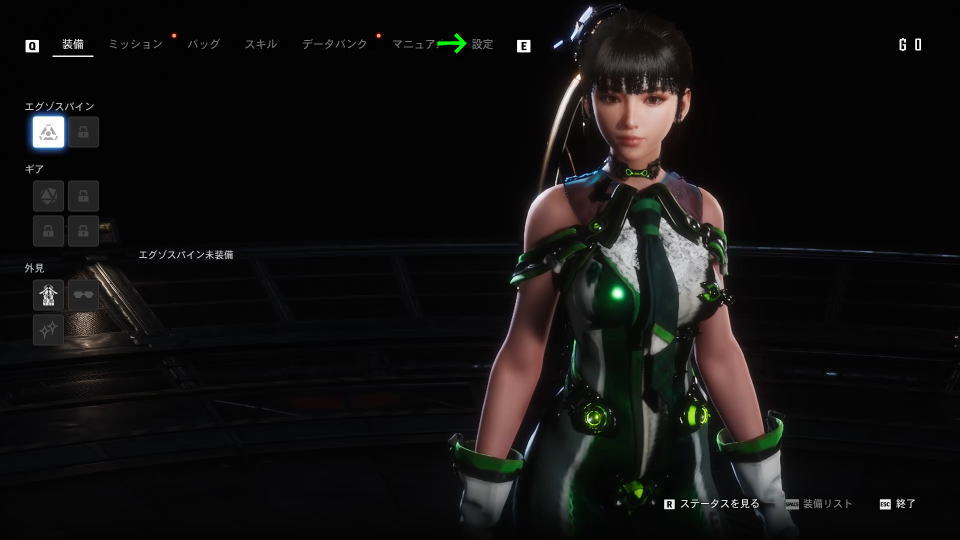Choose the unlocked Gear slot

[48, 195]
